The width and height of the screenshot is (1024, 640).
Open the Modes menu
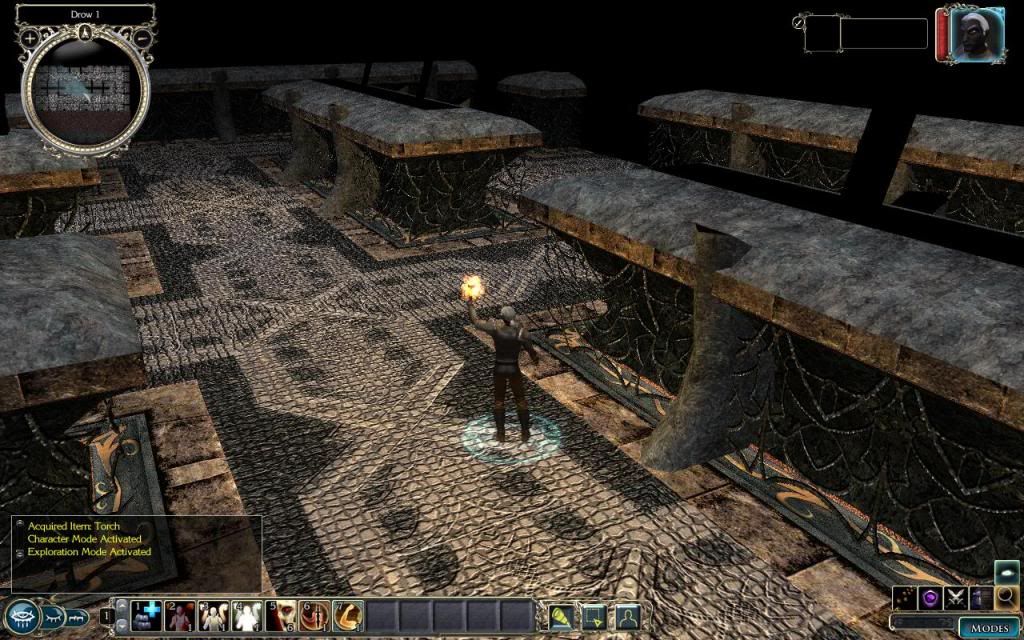[987, 627]
